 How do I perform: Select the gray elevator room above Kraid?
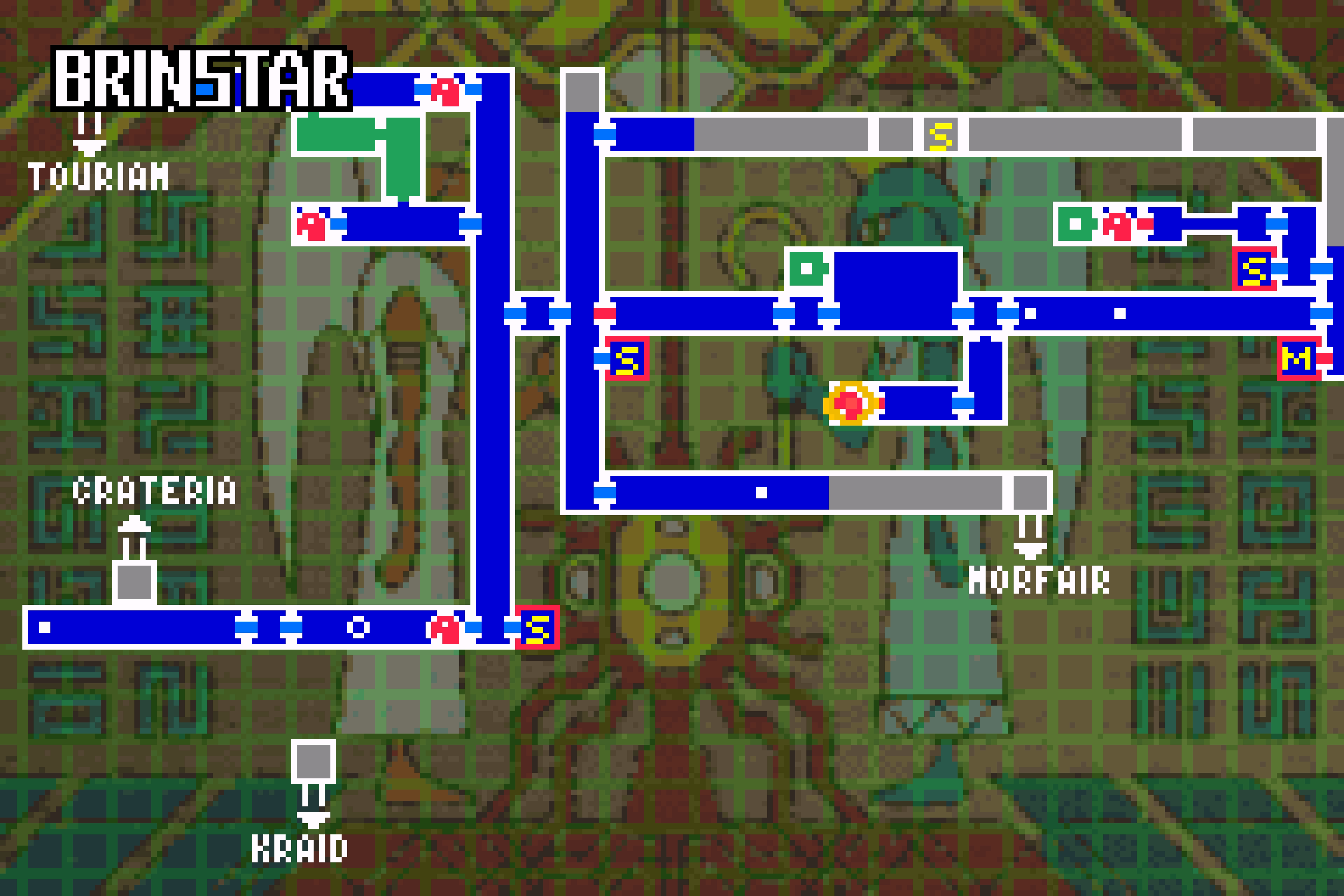pos(313,761)
